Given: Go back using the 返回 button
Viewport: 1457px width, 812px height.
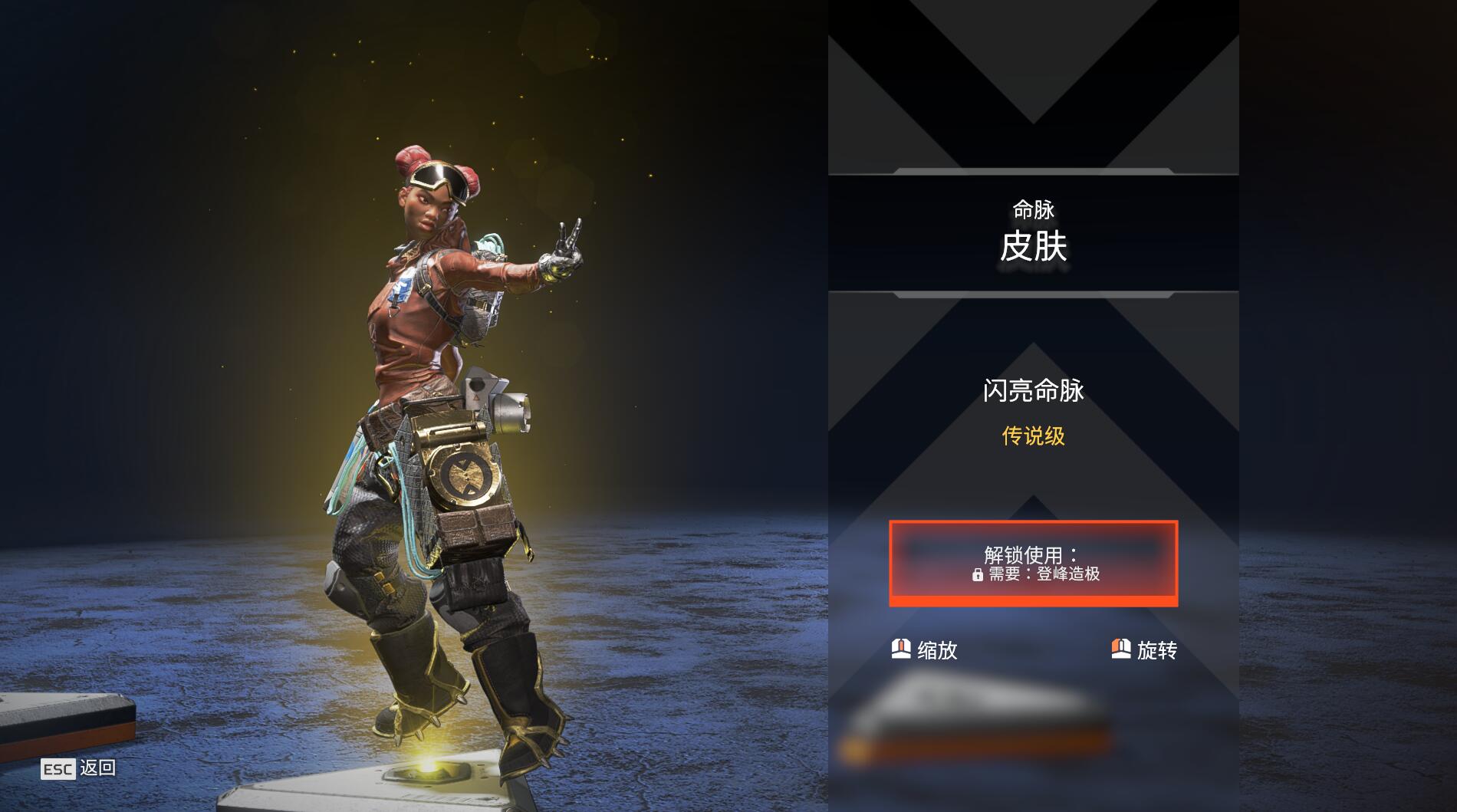Looking at the screenshot, I should tap(79, 768).
